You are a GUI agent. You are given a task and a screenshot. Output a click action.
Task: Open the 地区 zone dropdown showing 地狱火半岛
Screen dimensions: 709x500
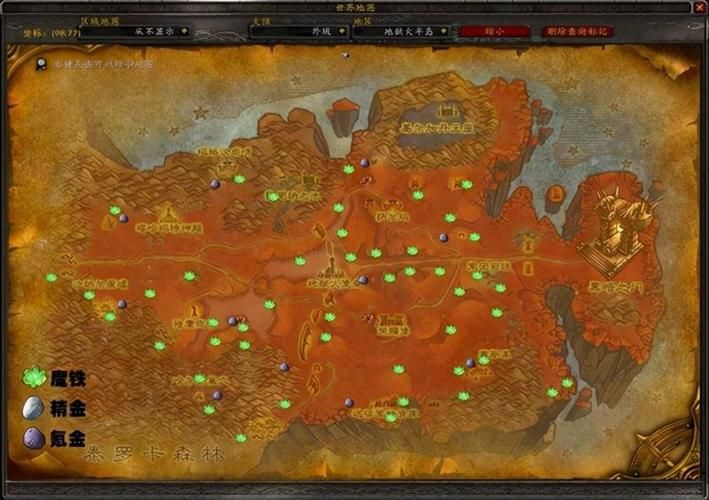(446, 31)
